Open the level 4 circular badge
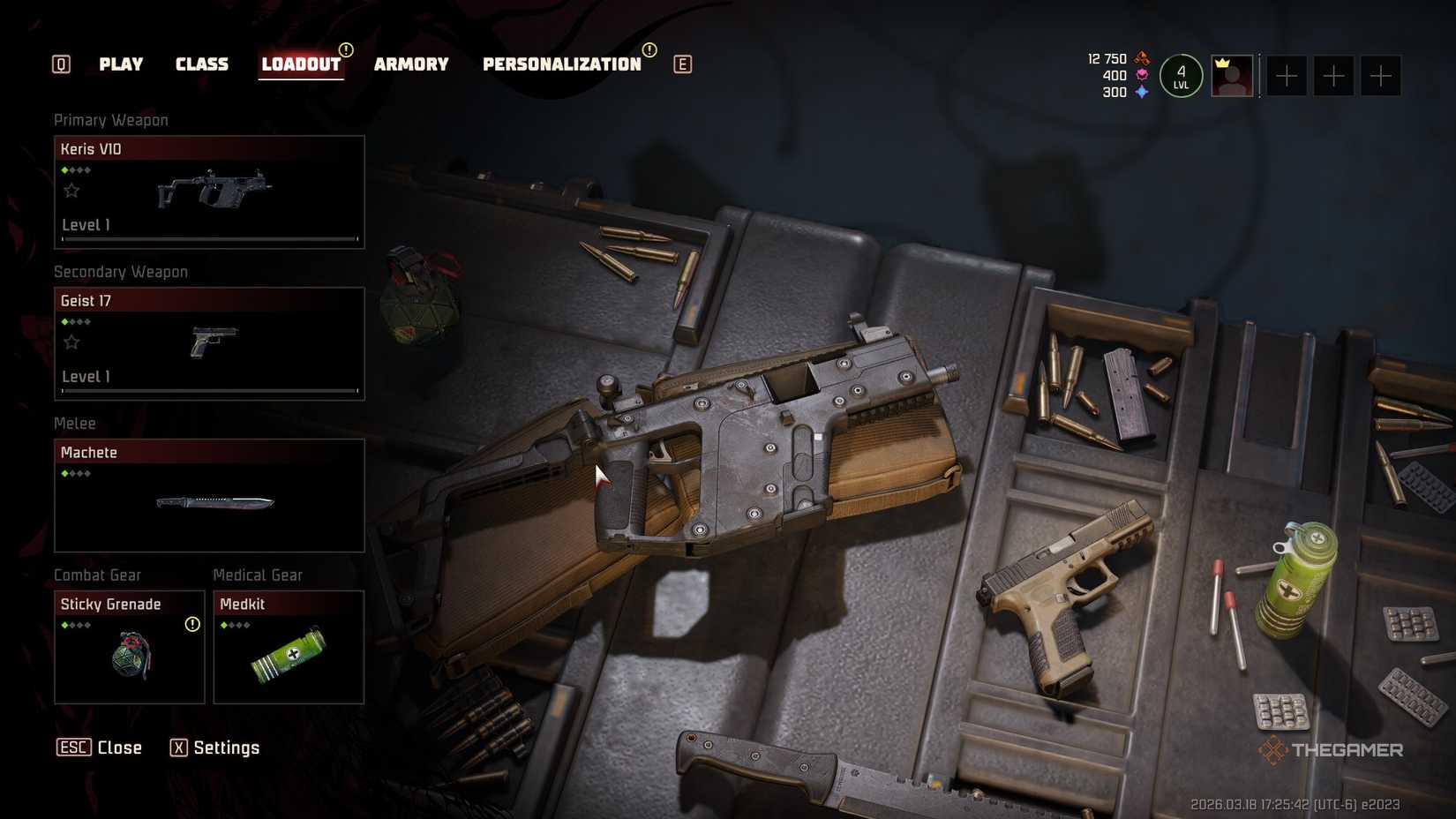Screen dimensions: 1456x819 coord(1181,75)
